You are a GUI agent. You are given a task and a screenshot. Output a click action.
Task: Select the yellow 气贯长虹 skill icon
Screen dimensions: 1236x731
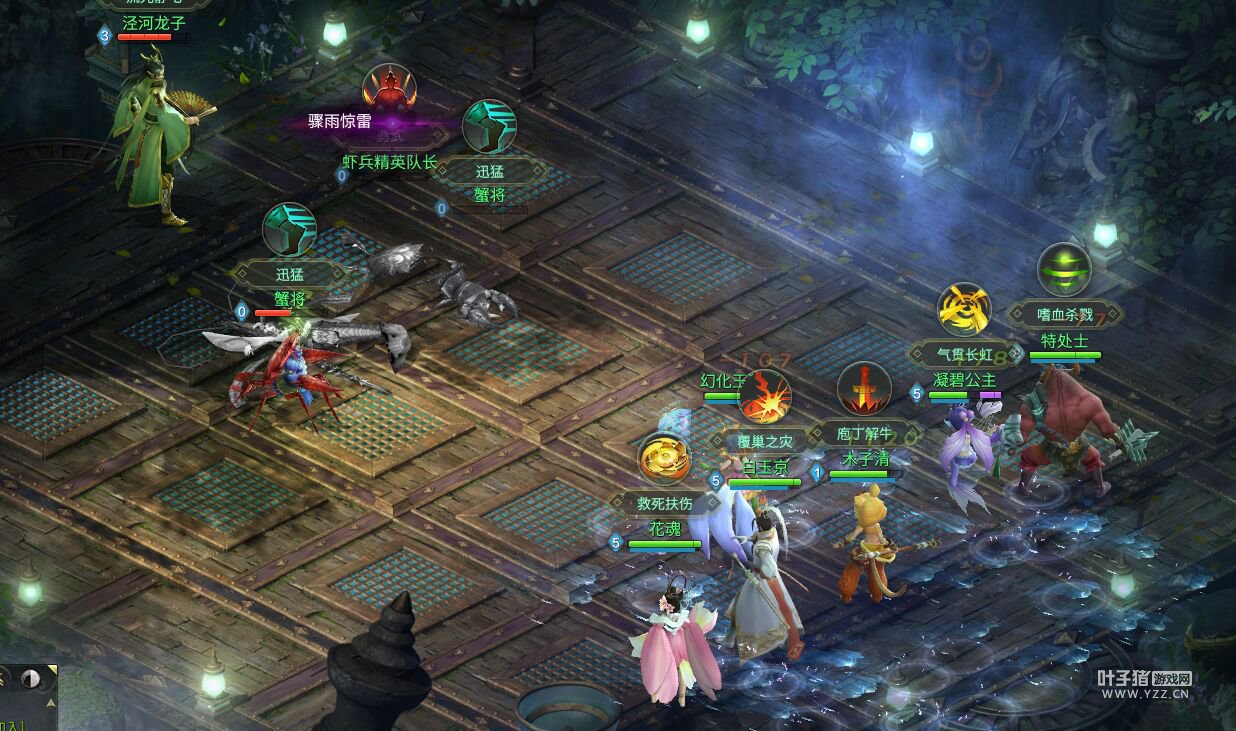pos(964,309)
